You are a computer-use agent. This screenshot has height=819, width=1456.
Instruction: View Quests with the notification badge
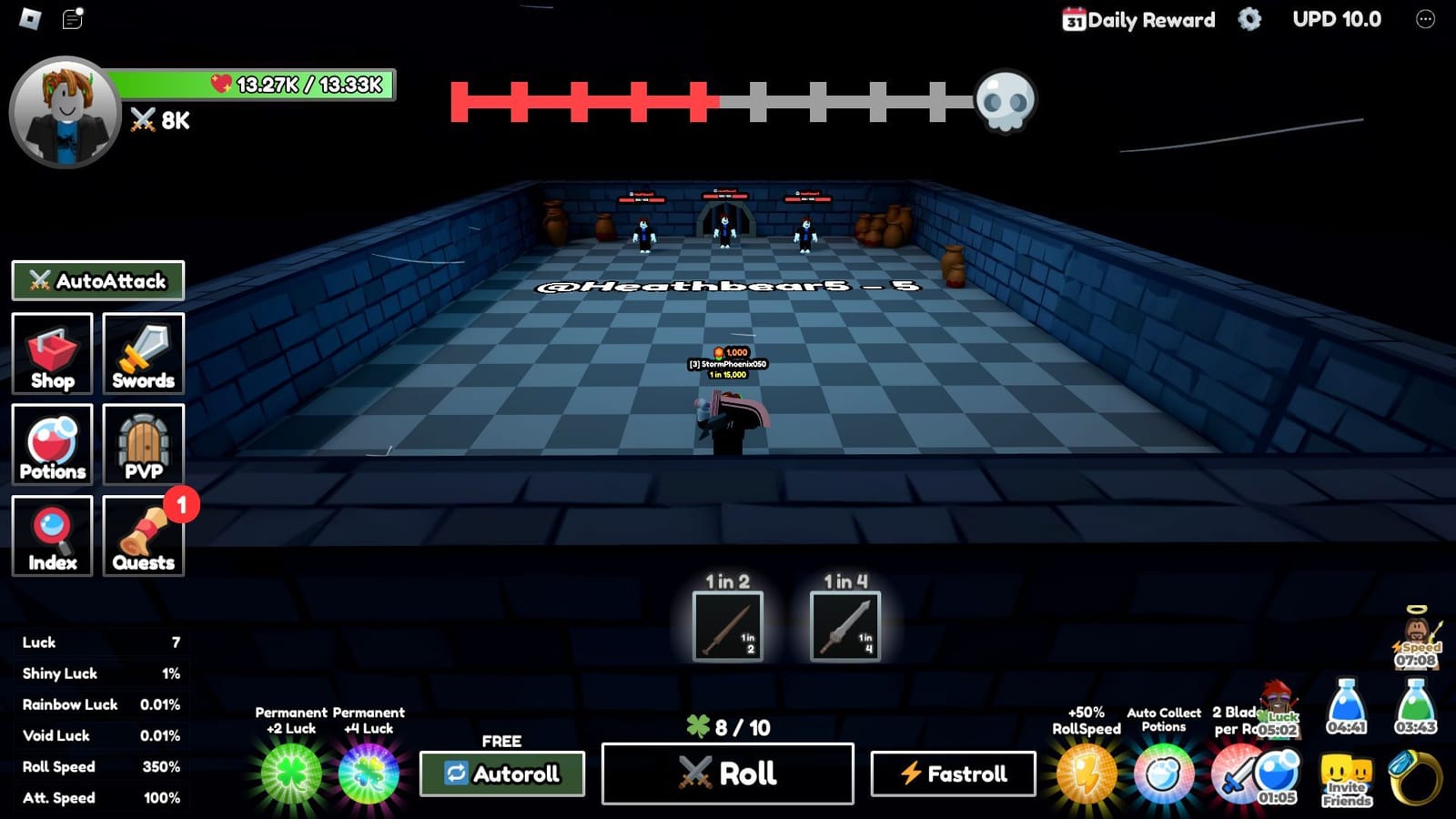[144, 536]
